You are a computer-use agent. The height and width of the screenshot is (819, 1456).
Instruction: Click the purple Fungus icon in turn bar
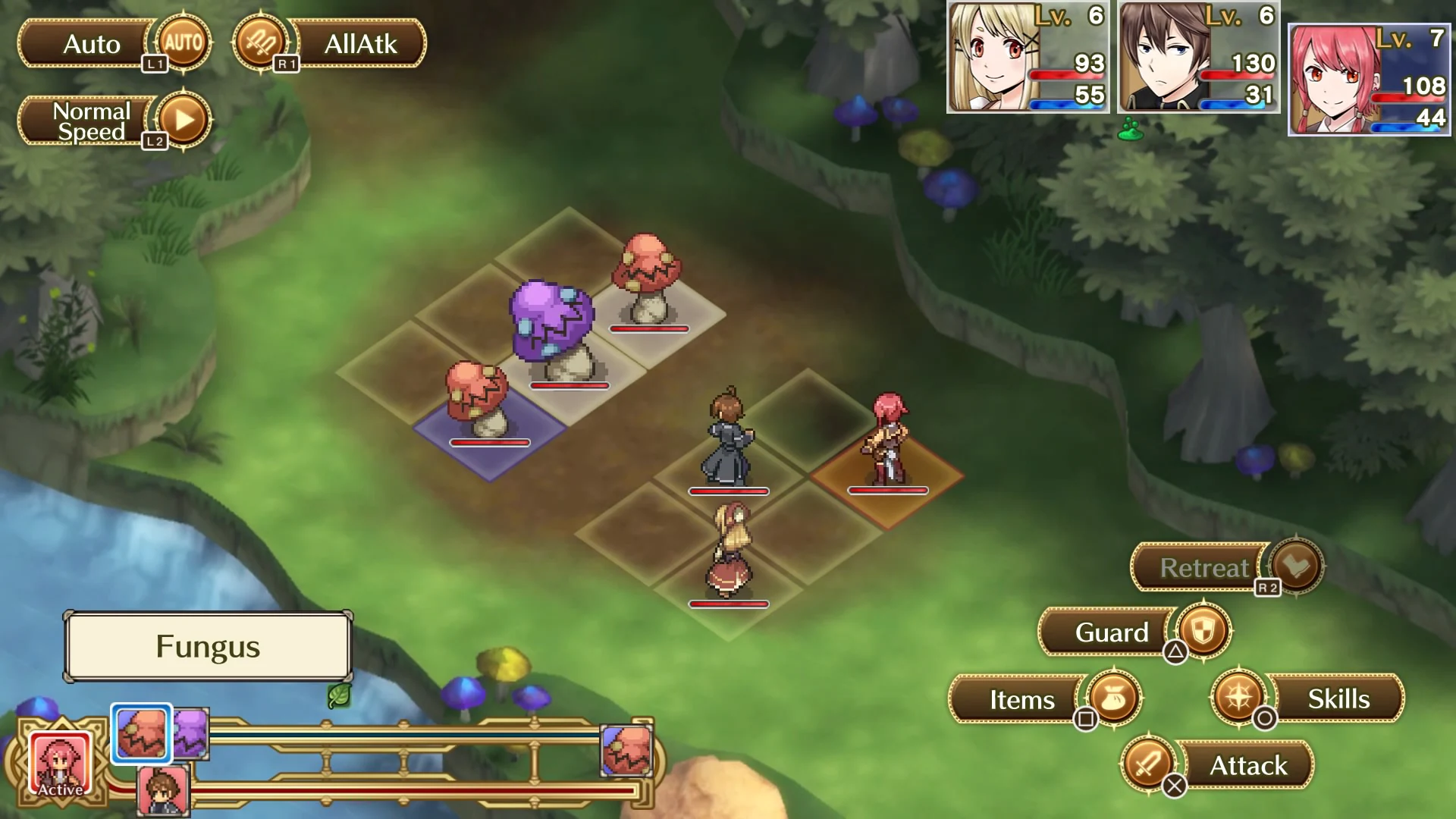(190, 733)
